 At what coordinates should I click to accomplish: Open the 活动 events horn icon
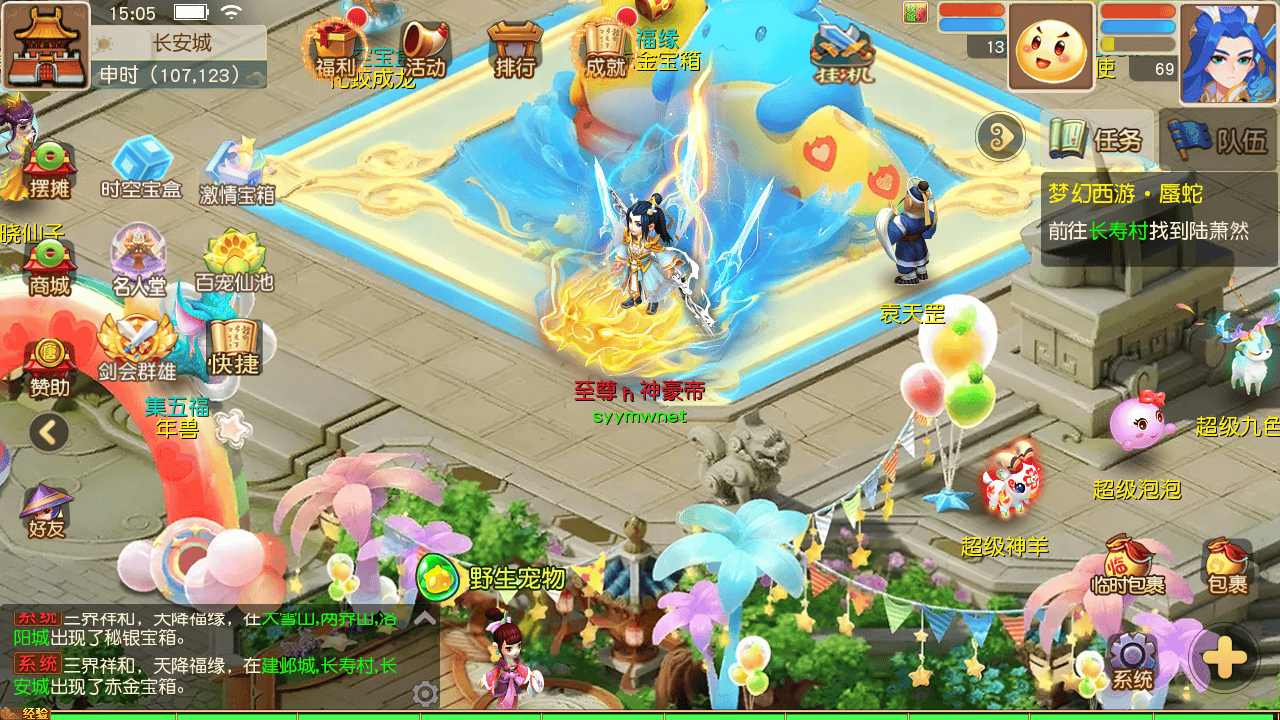[425, 50]
